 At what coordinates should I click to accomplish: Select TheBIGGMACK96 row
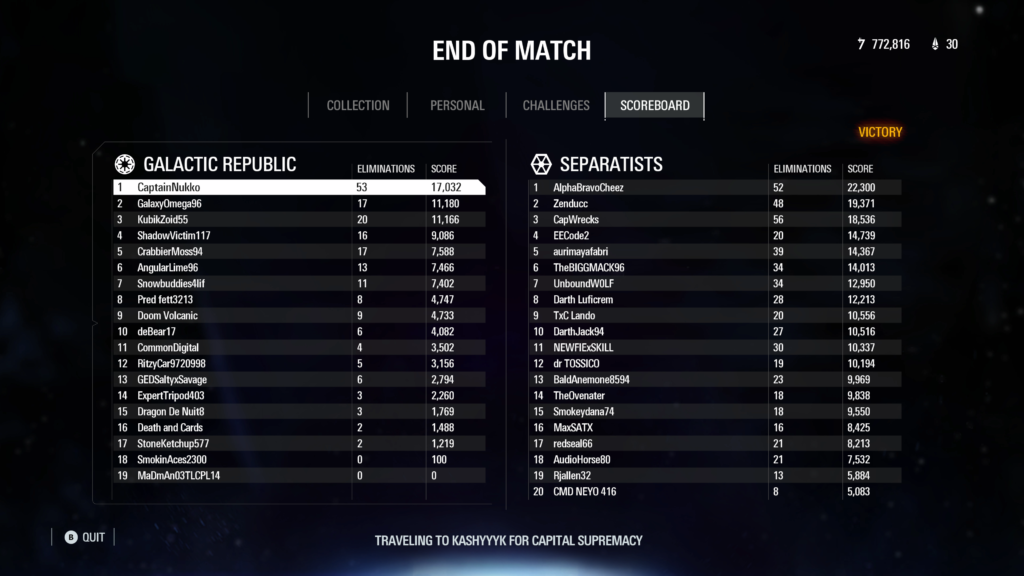click(714, 267)
